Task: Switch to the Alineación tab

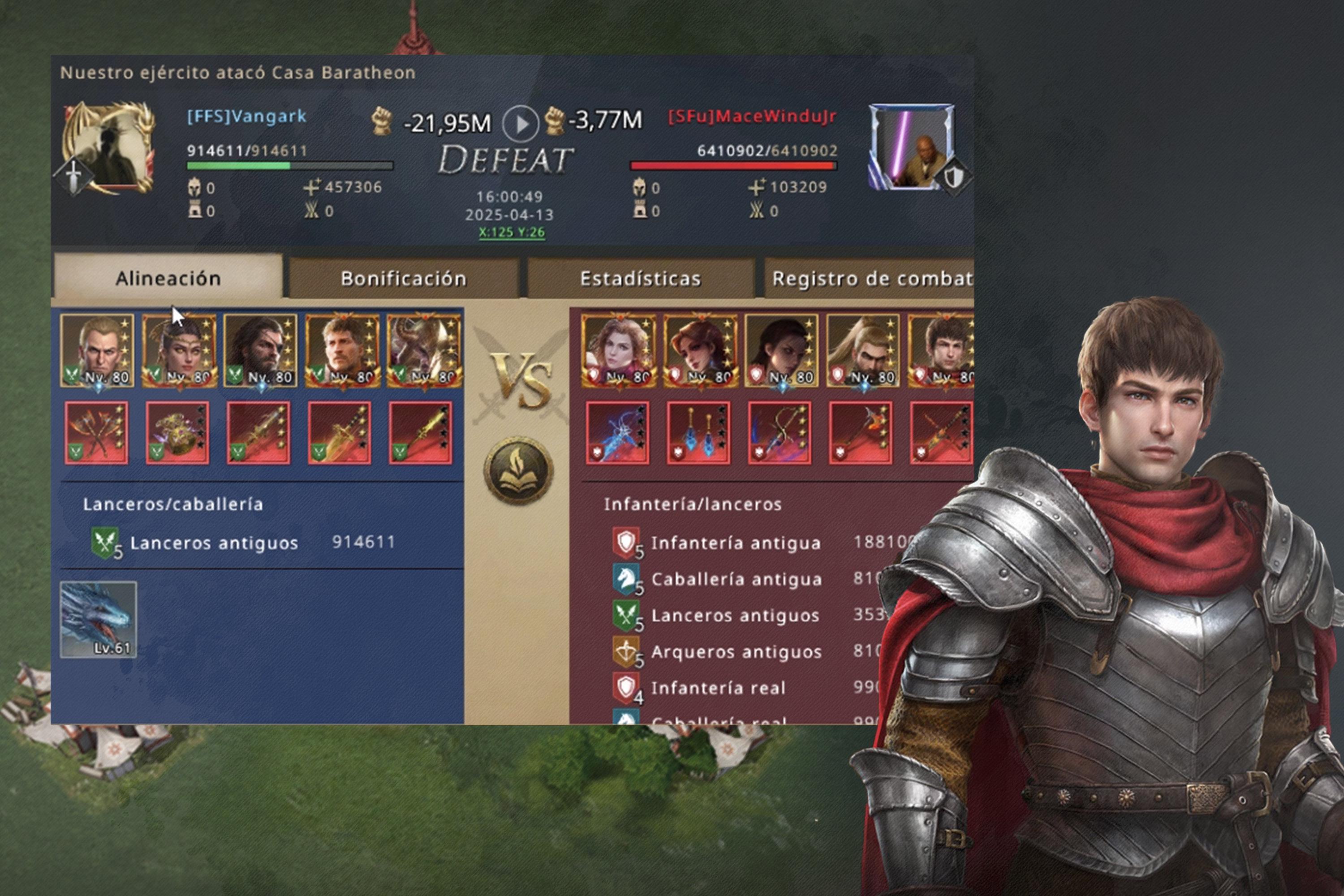Action: click(168, 278)
